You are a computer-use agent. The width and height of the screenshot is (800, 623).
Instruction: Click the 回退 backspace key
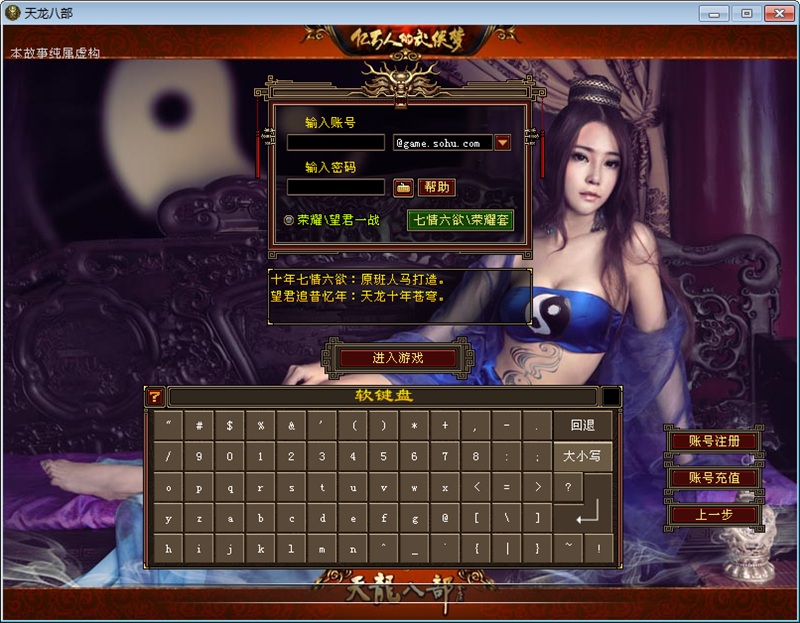pos(582,426)
